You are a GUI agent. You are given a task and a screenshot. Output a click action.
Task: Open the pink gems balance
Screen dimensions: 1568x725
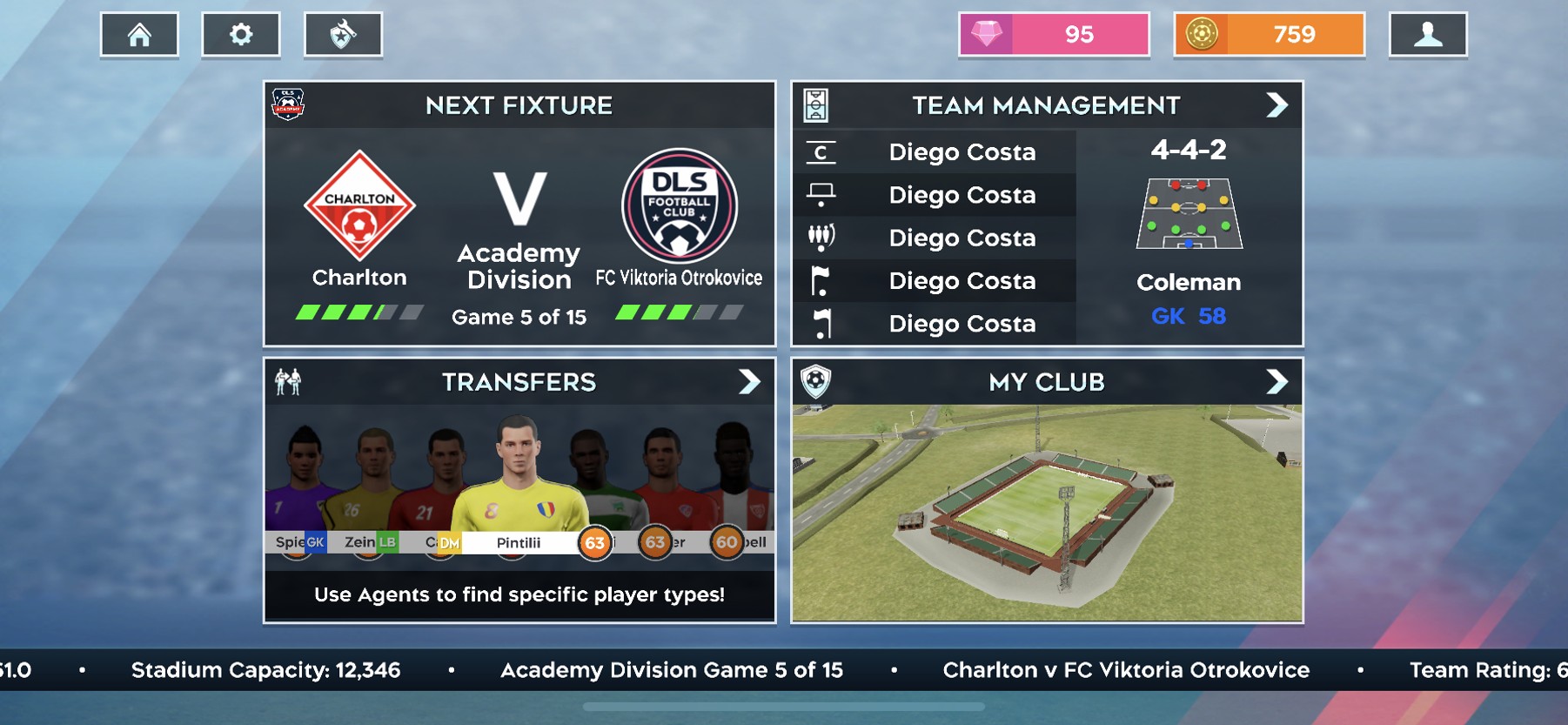click(1054, 35)
